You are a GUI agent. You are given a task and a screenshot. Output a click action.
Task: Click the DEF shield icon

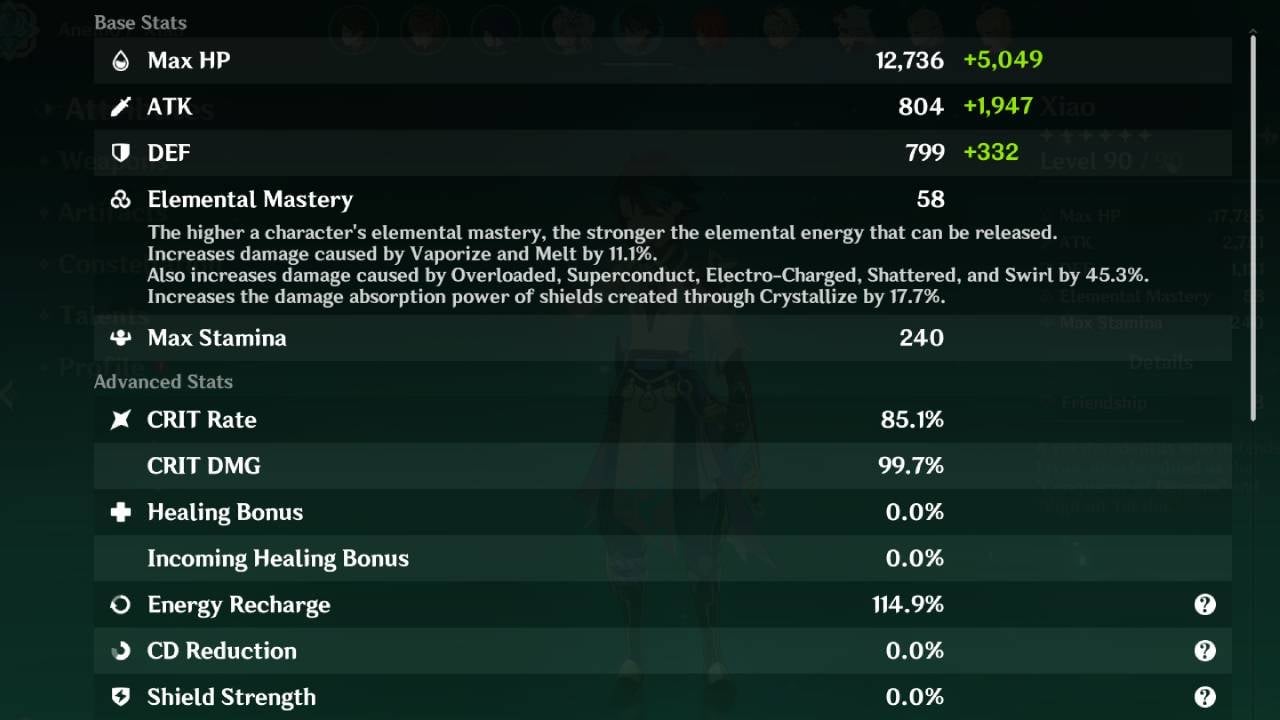point(119,153)
